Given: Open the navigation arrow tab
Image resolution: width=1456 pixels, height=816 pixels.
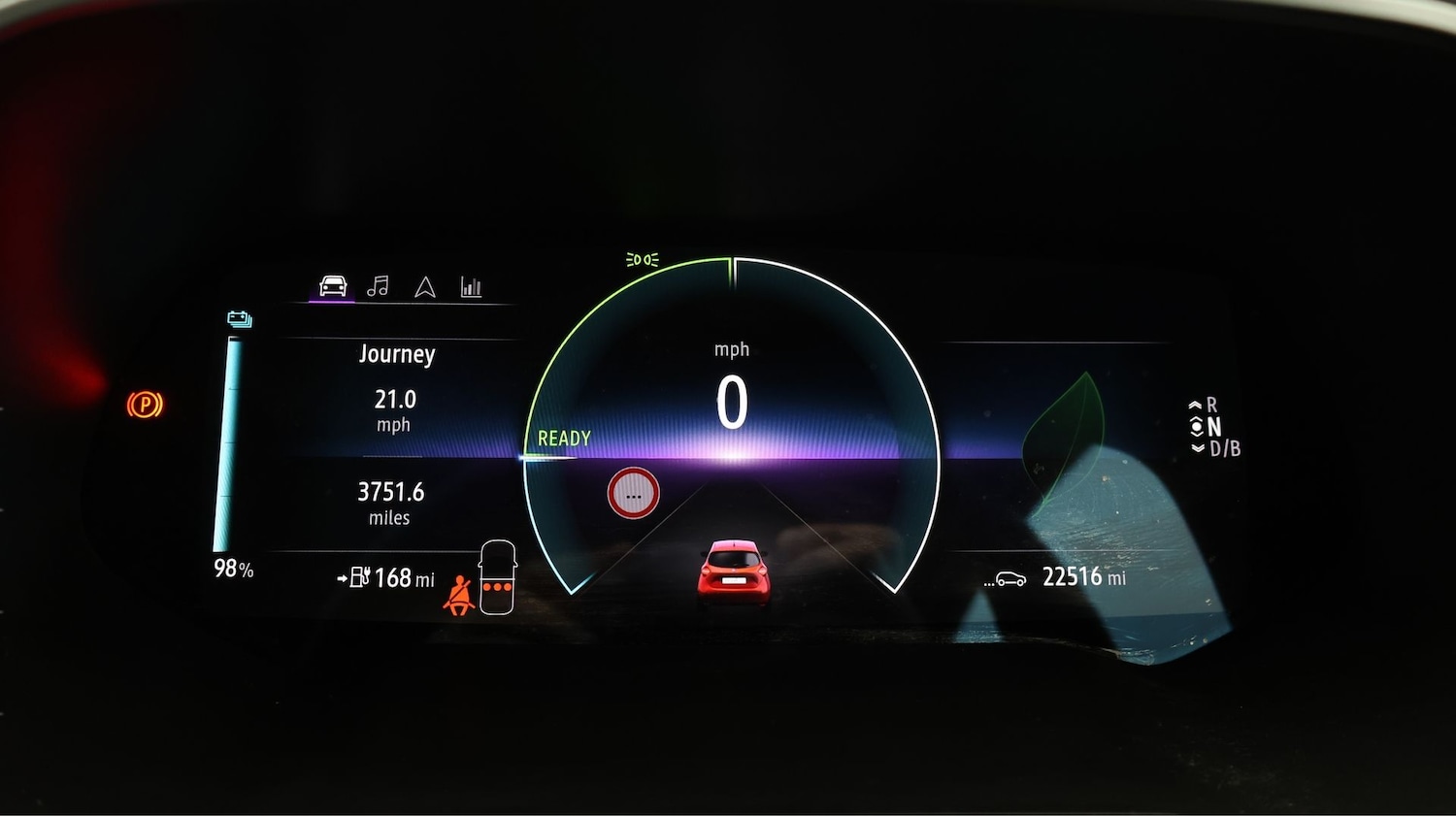Looking at the screenshot, I should click(x=425, y=287).
